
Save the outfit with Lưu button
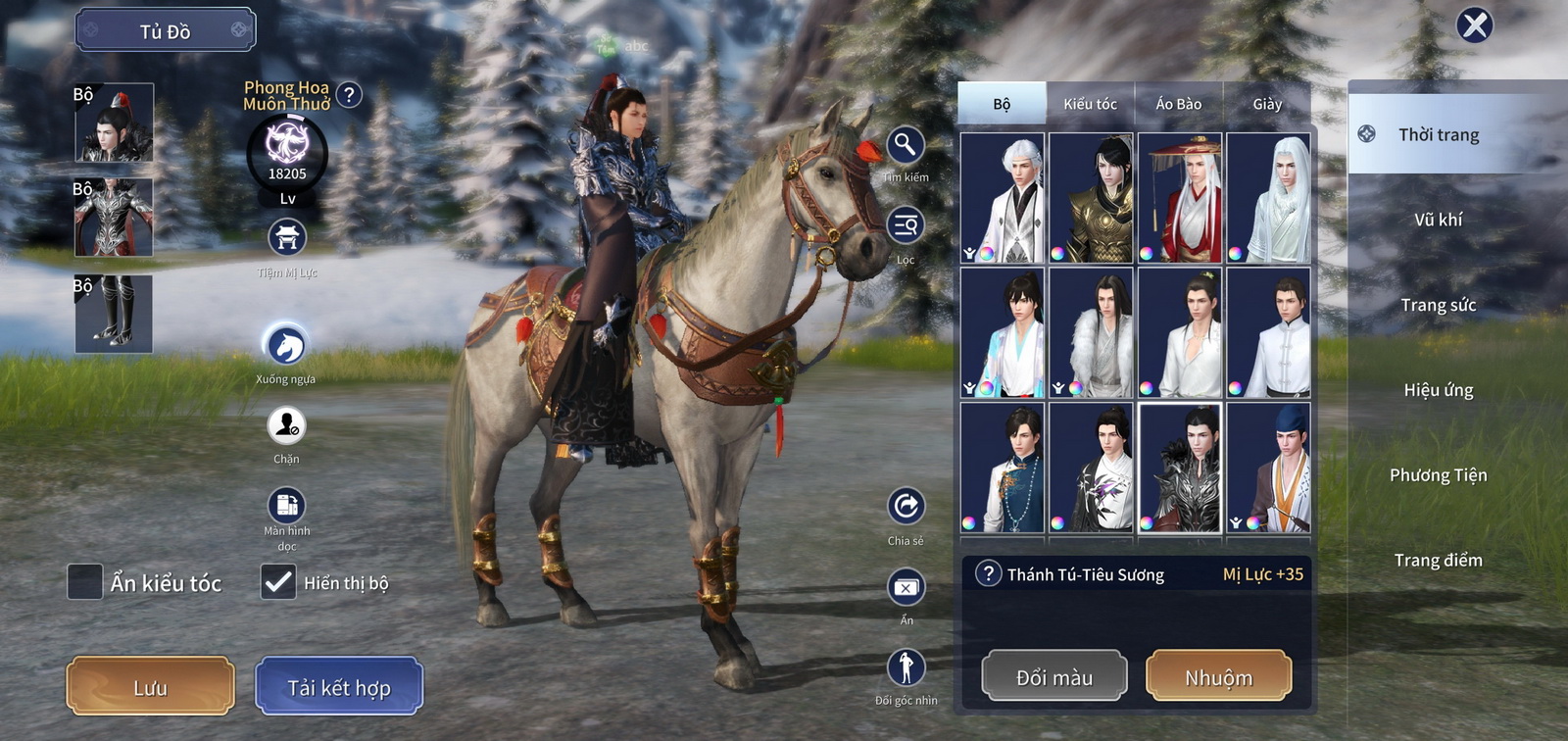pos(150,686)
